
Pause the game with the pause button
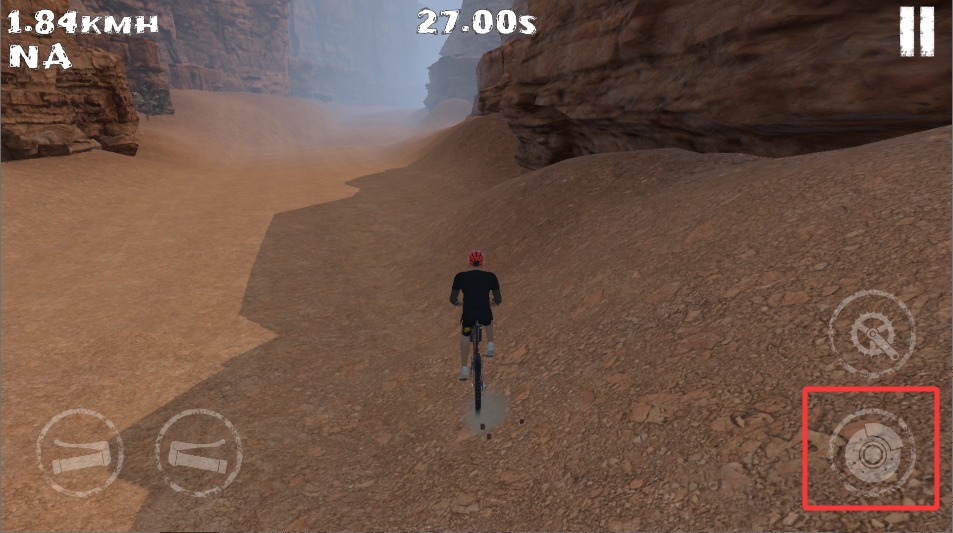tap(915, 31)
